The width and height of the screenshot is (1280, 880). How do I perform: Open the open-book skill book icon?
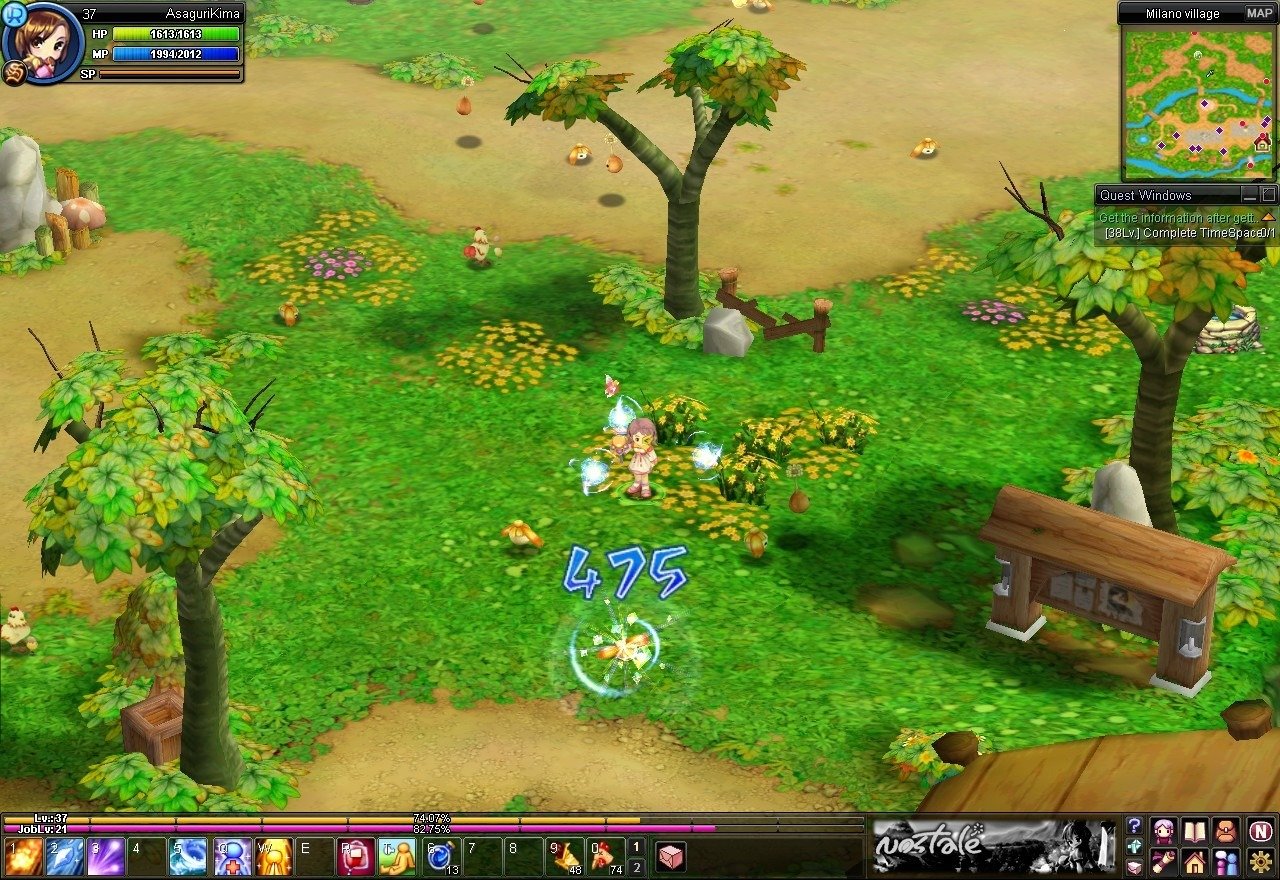1195,830
